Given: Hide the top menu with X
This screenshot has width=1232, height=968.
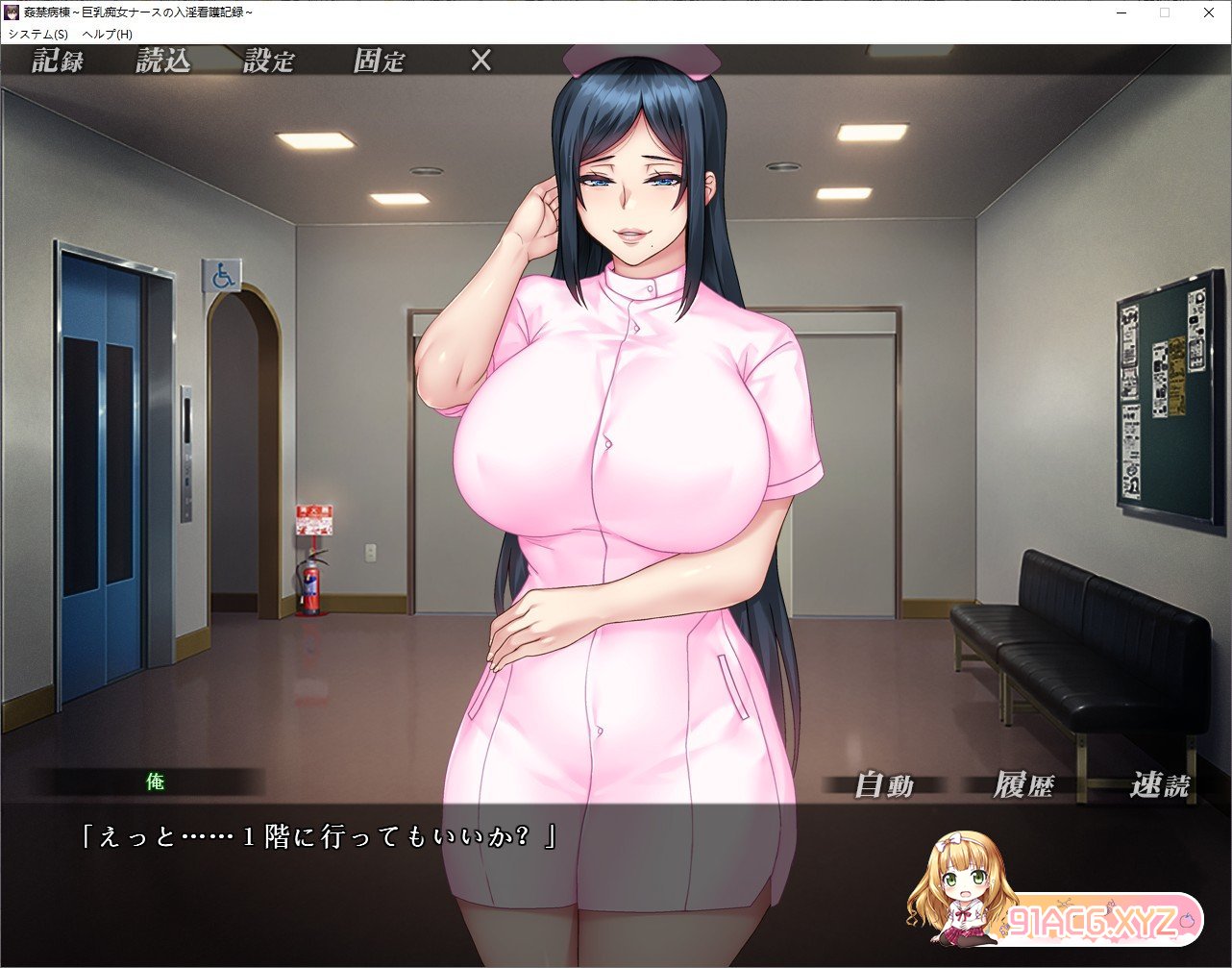Looking at the screenshot, I should click(x=480, y=62).
